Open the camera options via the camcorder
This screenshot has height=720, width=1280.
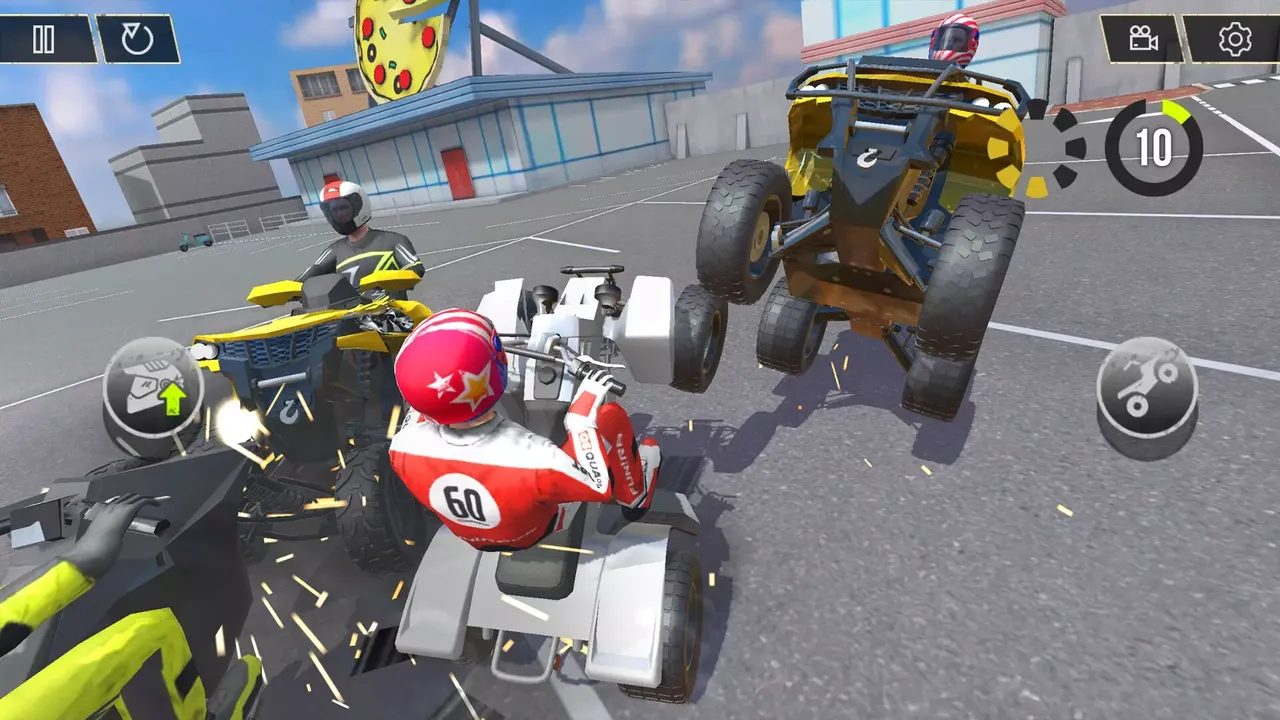tap(1142, 40)
